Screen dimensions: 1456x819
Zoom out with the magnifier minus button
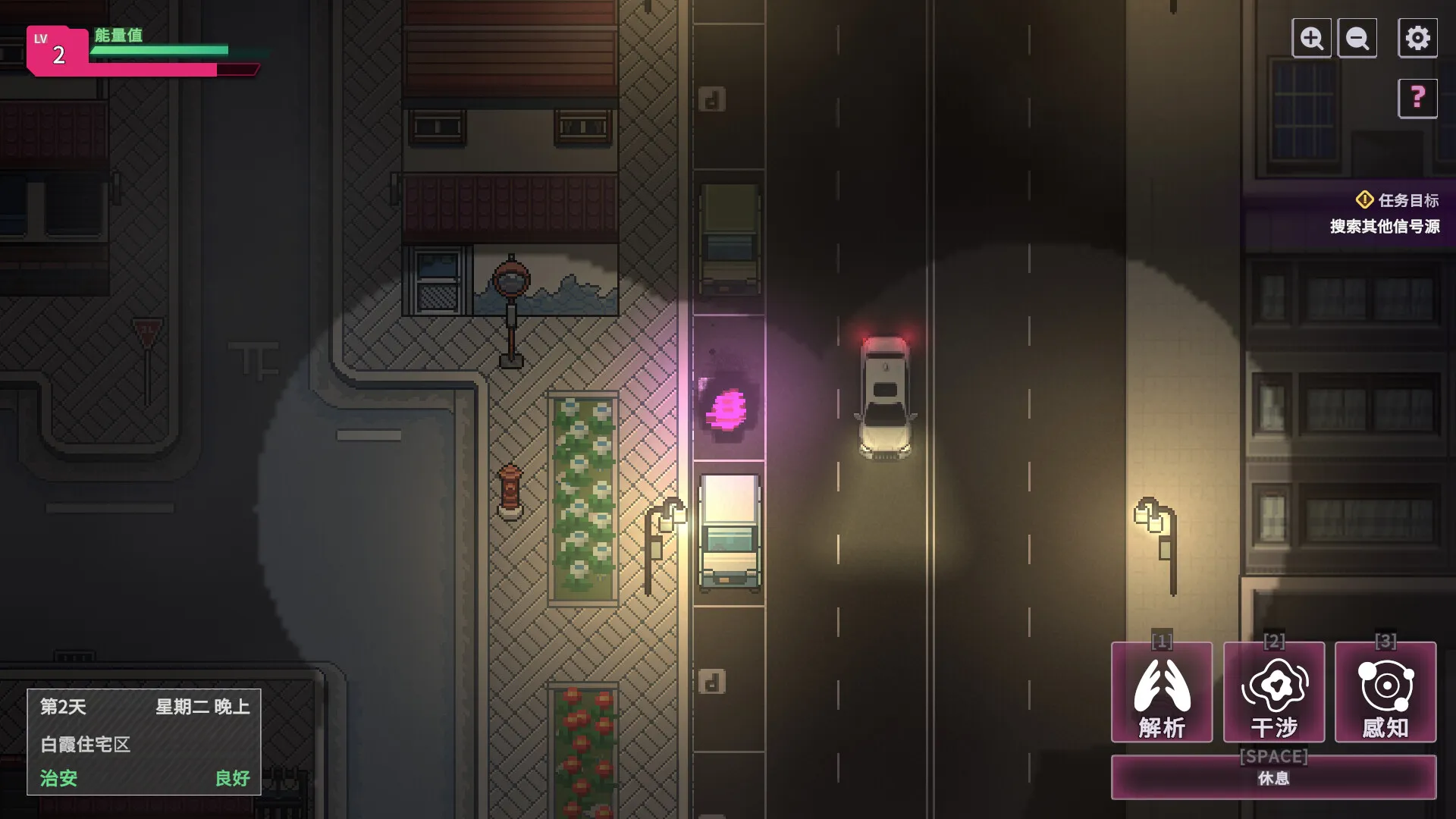[1357, 38]
